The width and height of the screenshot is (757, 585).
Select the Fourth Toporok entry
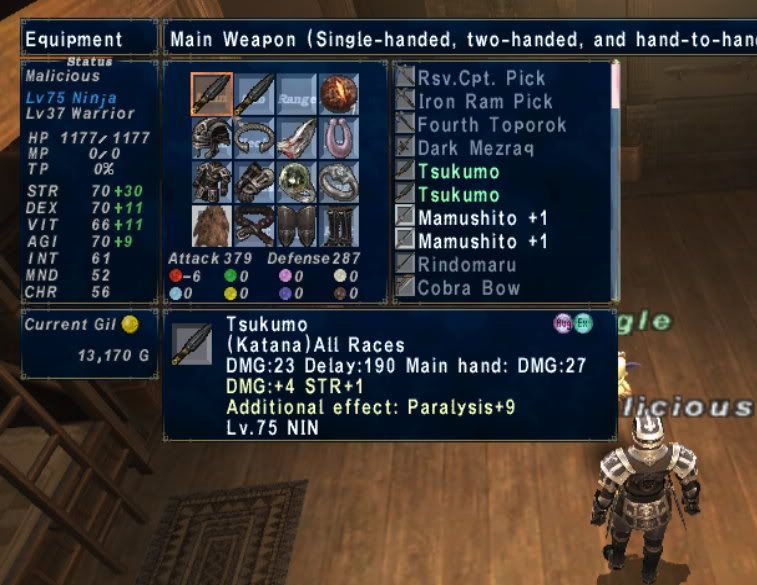(491, 125)
